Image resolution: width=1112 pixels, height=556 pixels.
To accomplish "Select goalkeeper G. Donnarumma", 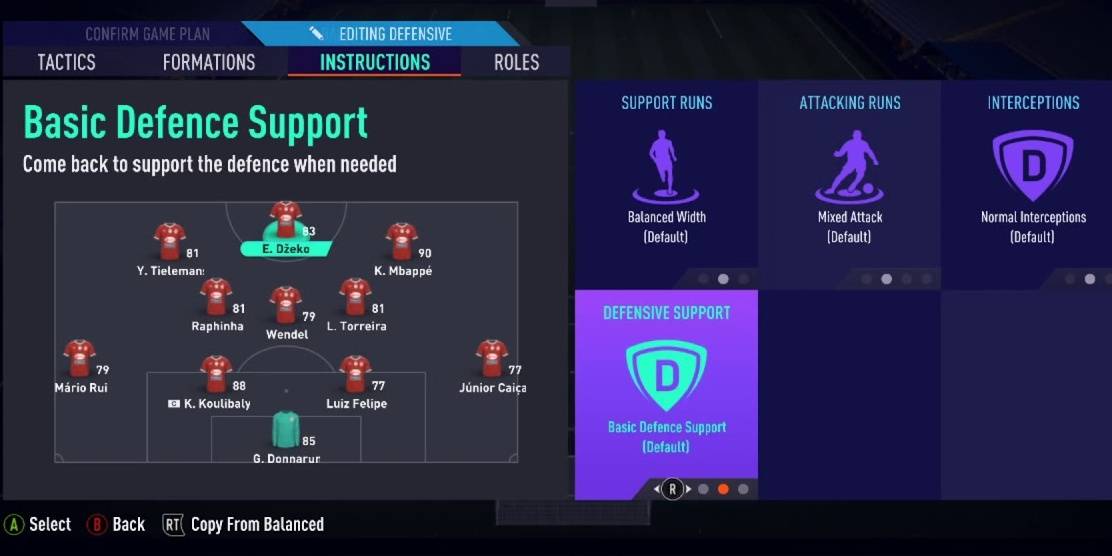I will tap(286, 430).
